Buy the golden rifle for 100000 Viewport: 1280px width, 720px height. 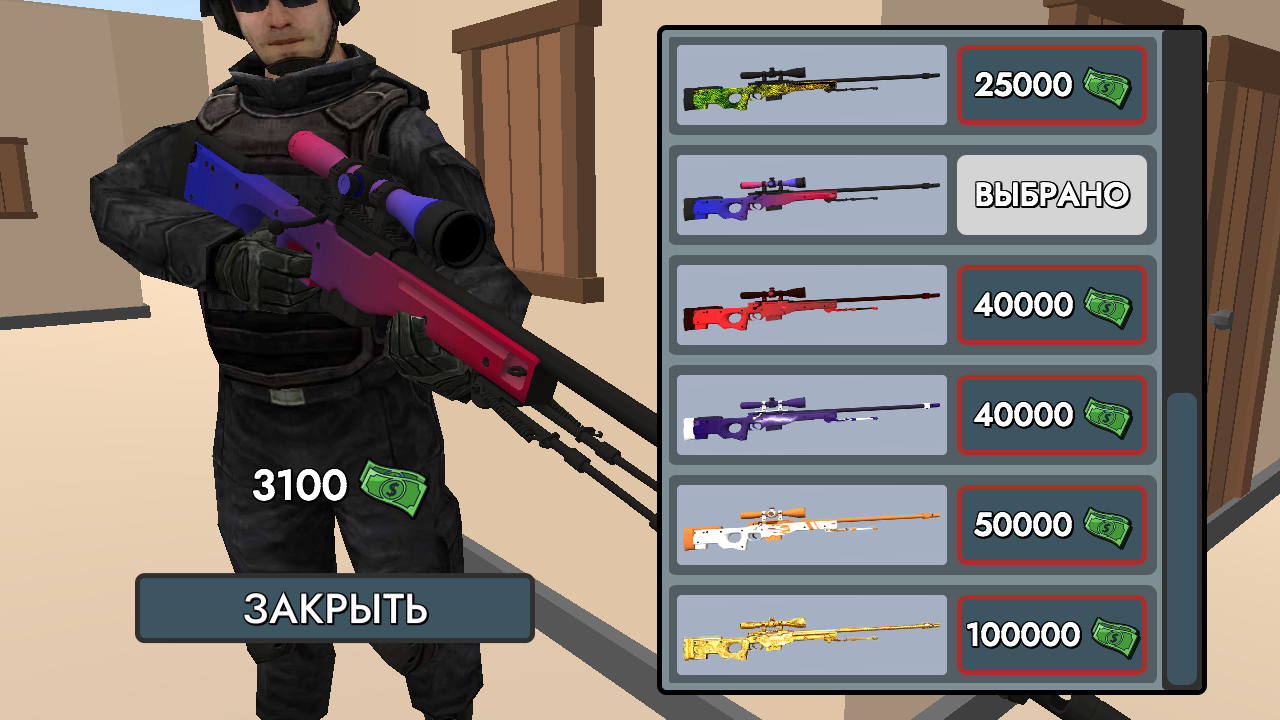tap(1052, 635)
